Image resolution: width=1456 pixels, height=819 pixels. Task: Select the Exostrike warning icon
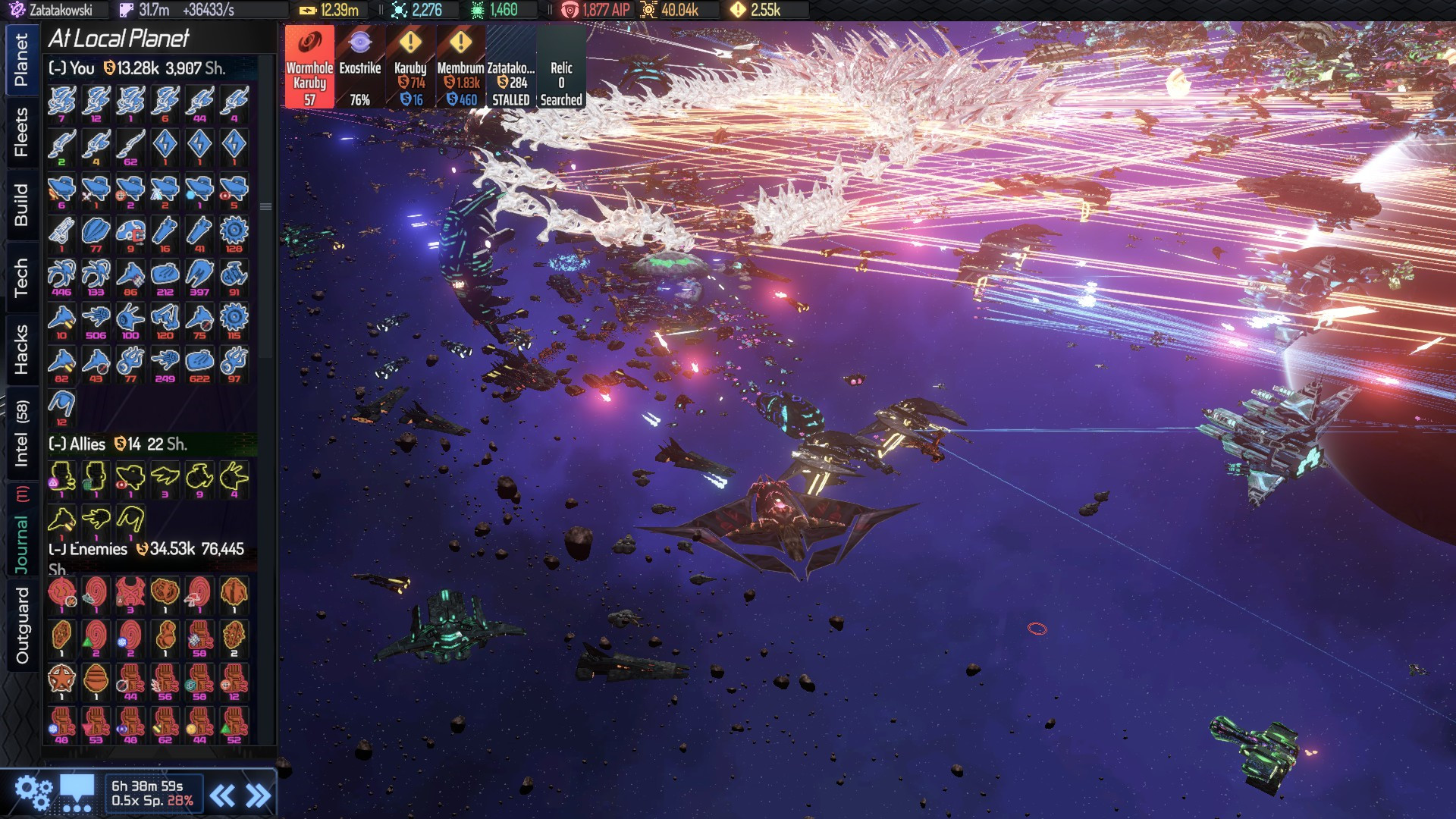click(x=359, y=68)
